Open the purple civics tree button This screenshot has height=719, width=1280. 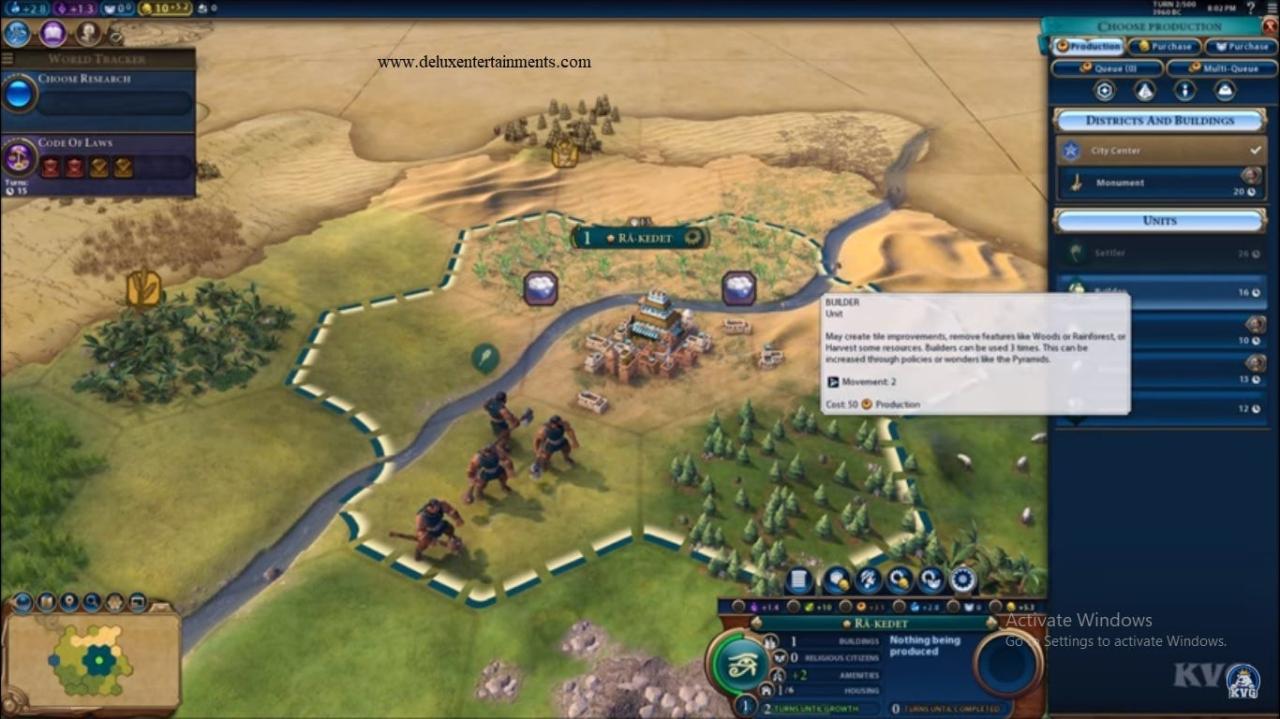(53, 34)
